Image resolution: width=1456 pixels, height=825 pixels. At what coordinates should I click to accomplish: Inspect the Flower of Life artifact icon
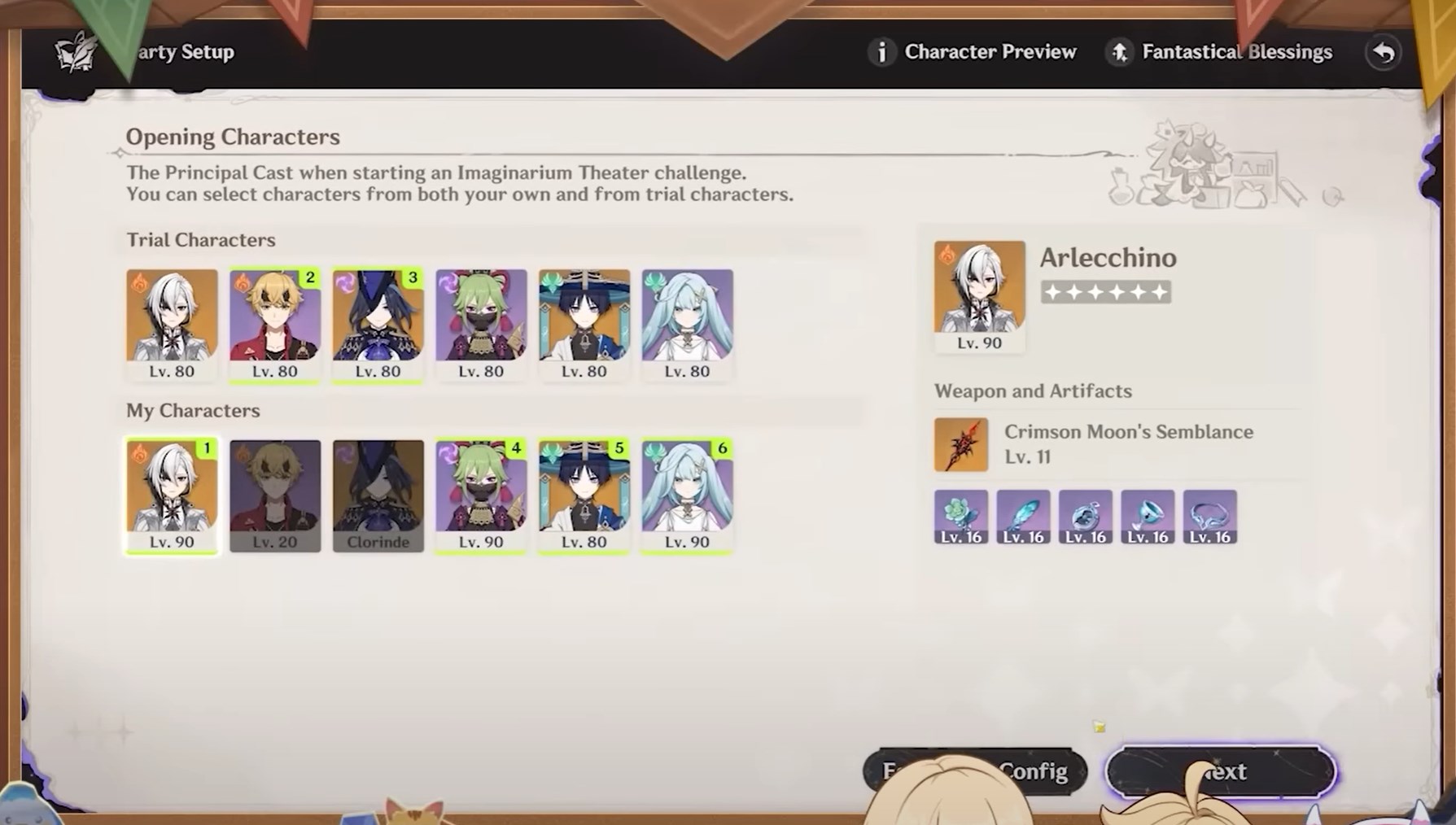[961, 516]
